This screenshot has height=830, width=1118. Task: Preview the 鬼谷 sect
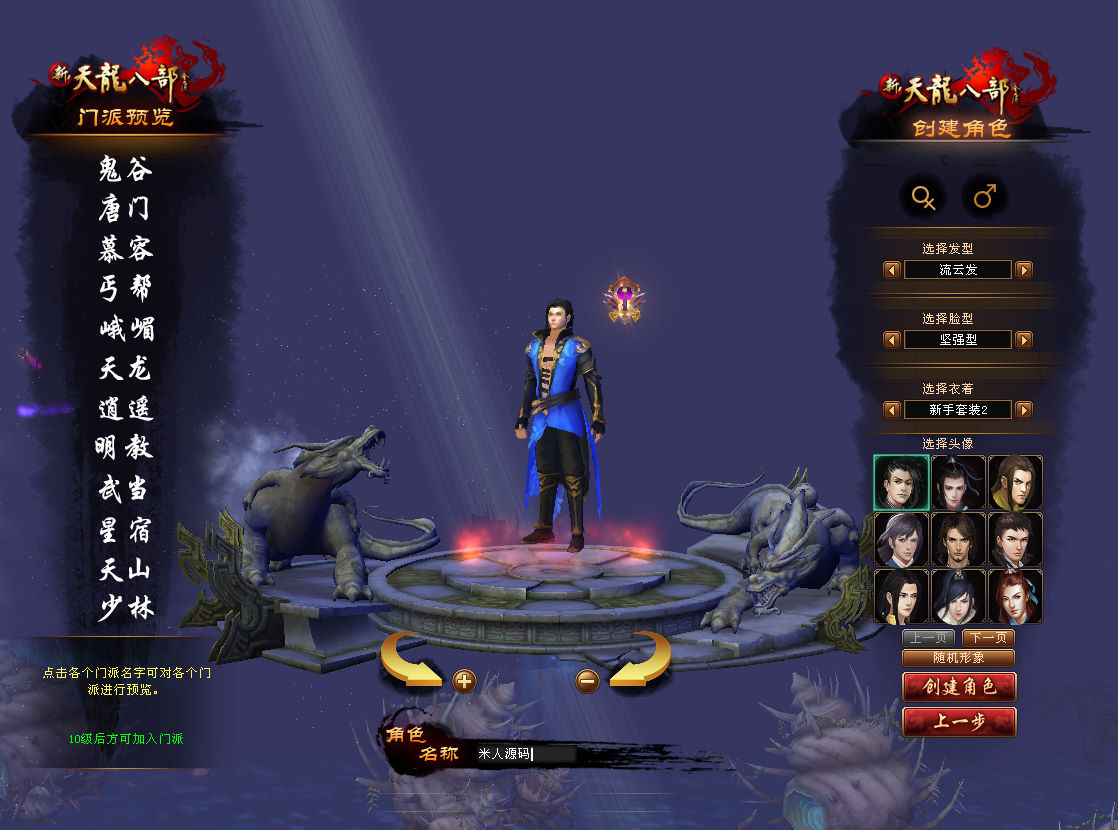[126, 169]
